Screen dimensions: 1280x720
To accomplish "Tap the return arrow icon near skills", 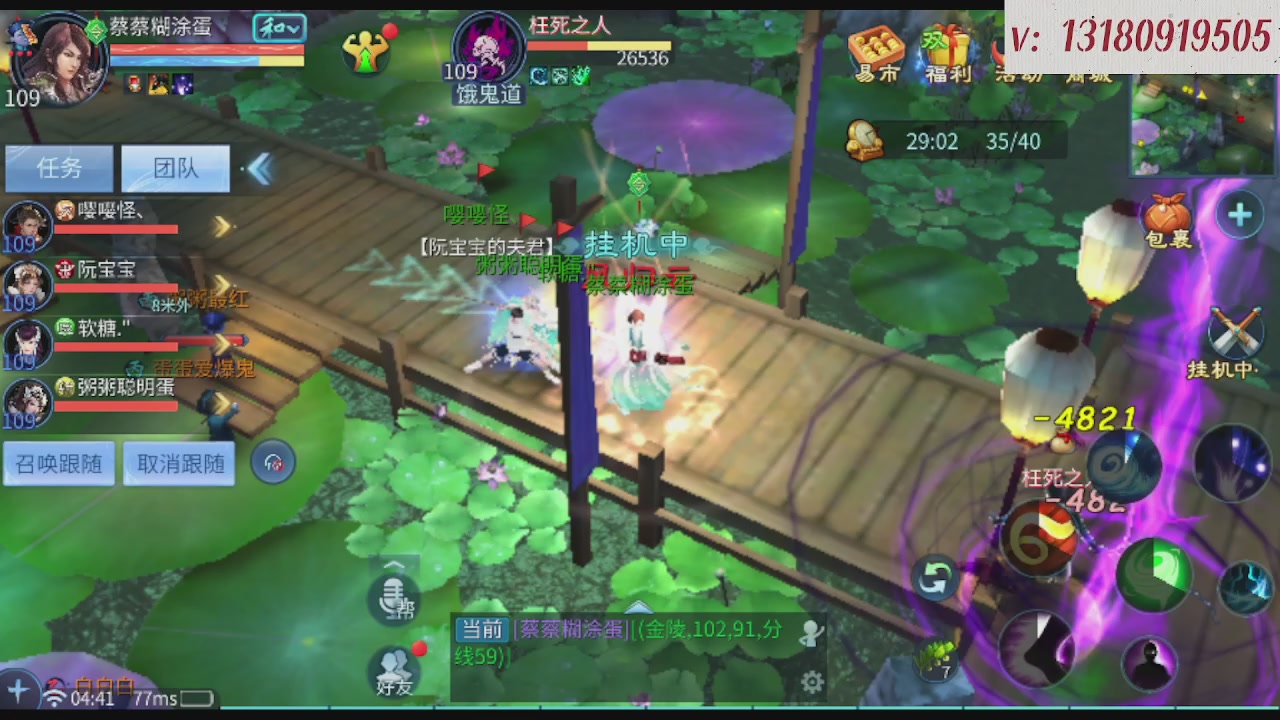I will click(x=936, y=578).
